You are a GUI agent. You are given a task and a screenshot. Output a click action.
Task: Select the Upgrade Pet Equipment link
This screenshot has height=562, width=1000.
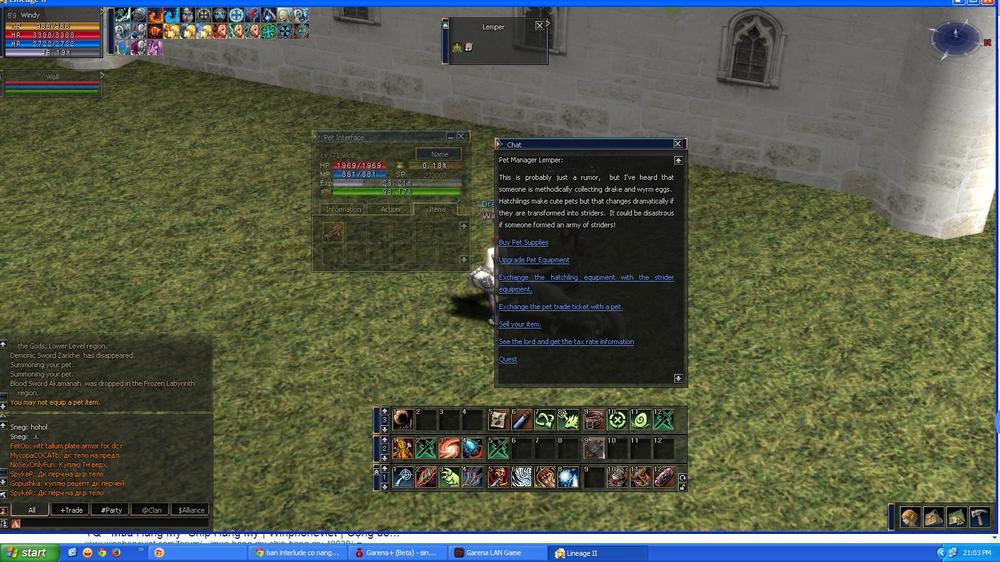(x=534, y=260)
